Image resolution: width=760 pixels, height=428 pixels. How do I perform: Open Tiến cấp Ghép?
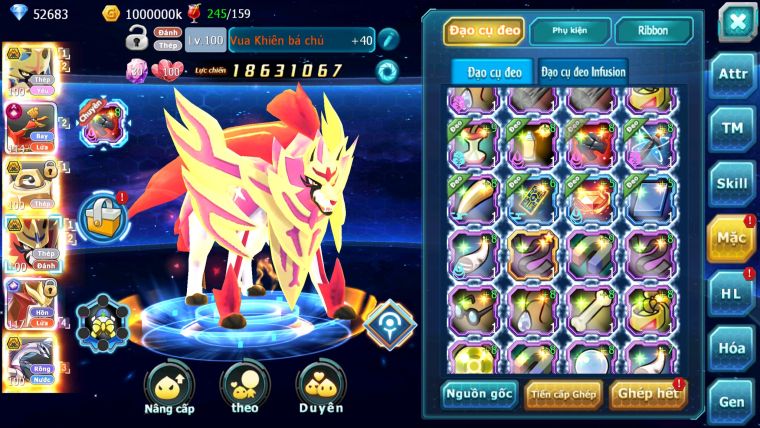(x=564, y=394)
